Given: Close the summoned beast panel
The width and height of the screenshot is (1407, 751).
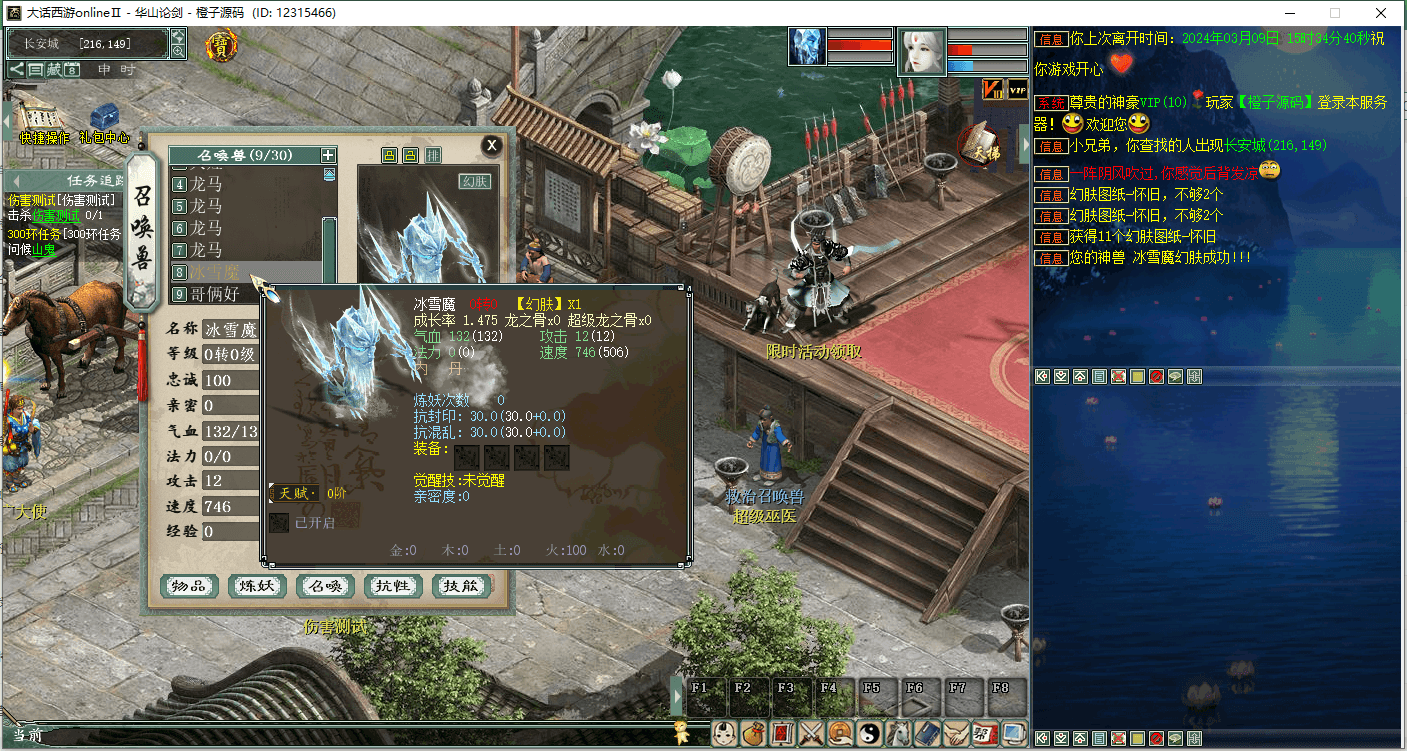Looking at the screenshot, I should coord(491,146).
